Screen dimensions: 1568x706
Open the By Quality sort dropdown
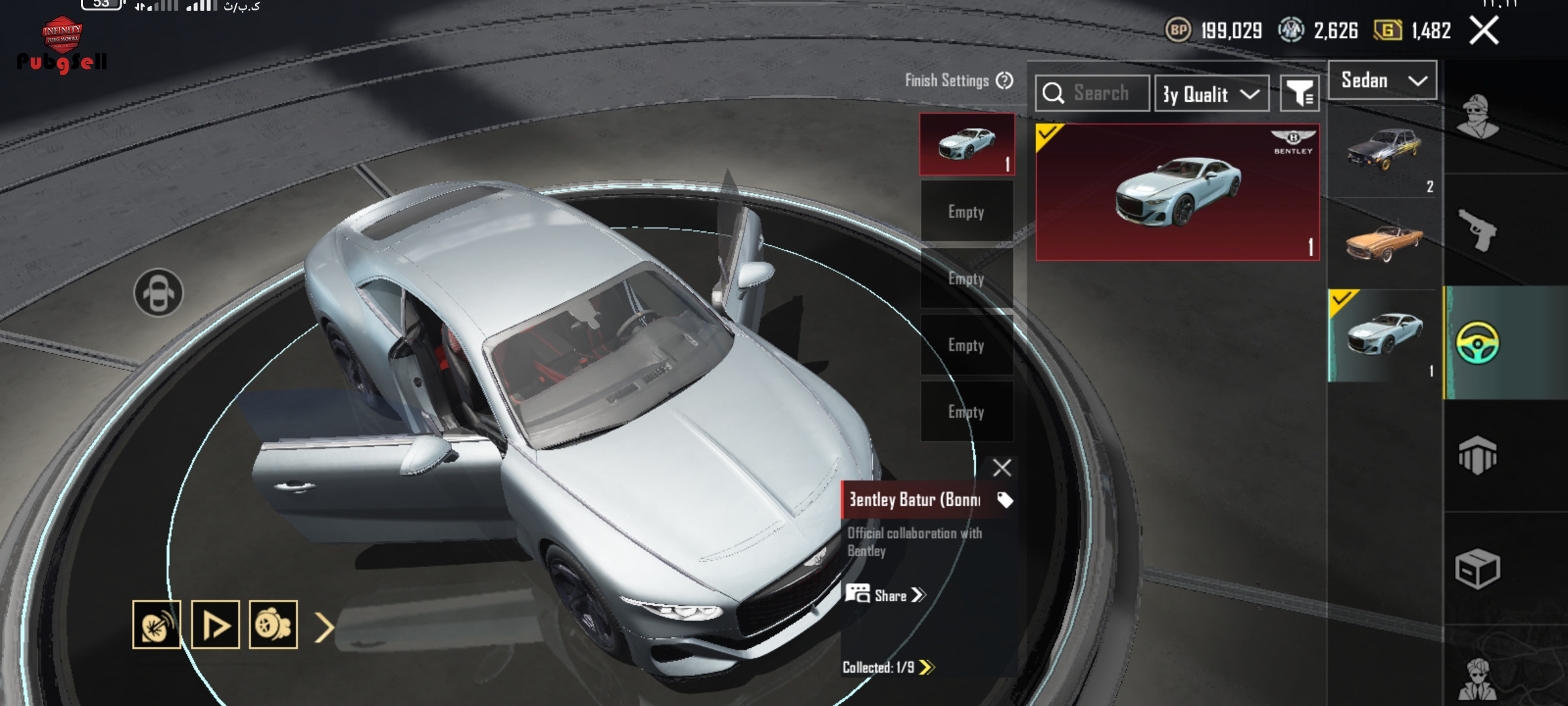[1211, 94]
